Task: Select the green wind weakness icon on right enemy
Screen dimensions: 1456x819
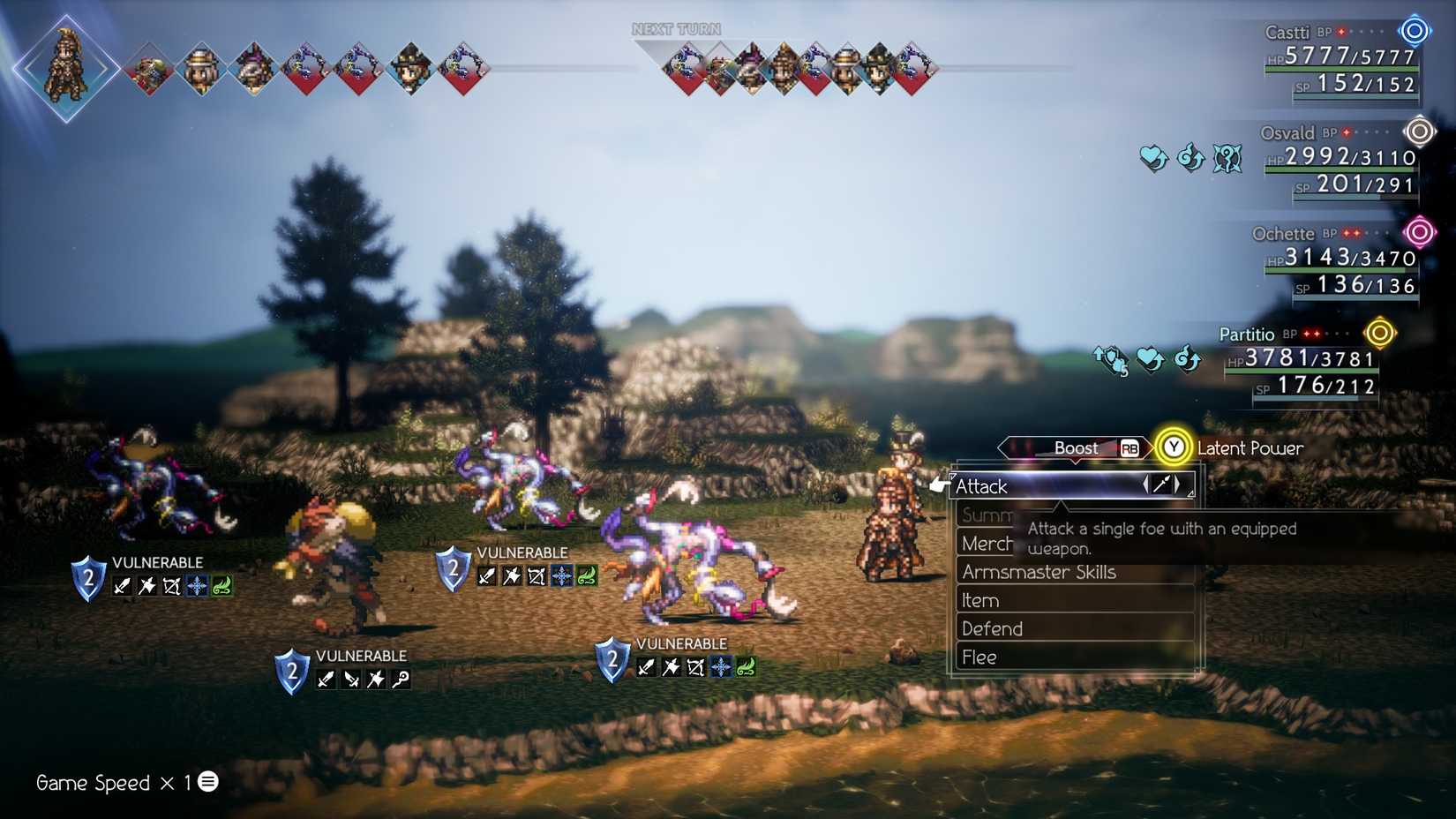Action: coord(746,667)
